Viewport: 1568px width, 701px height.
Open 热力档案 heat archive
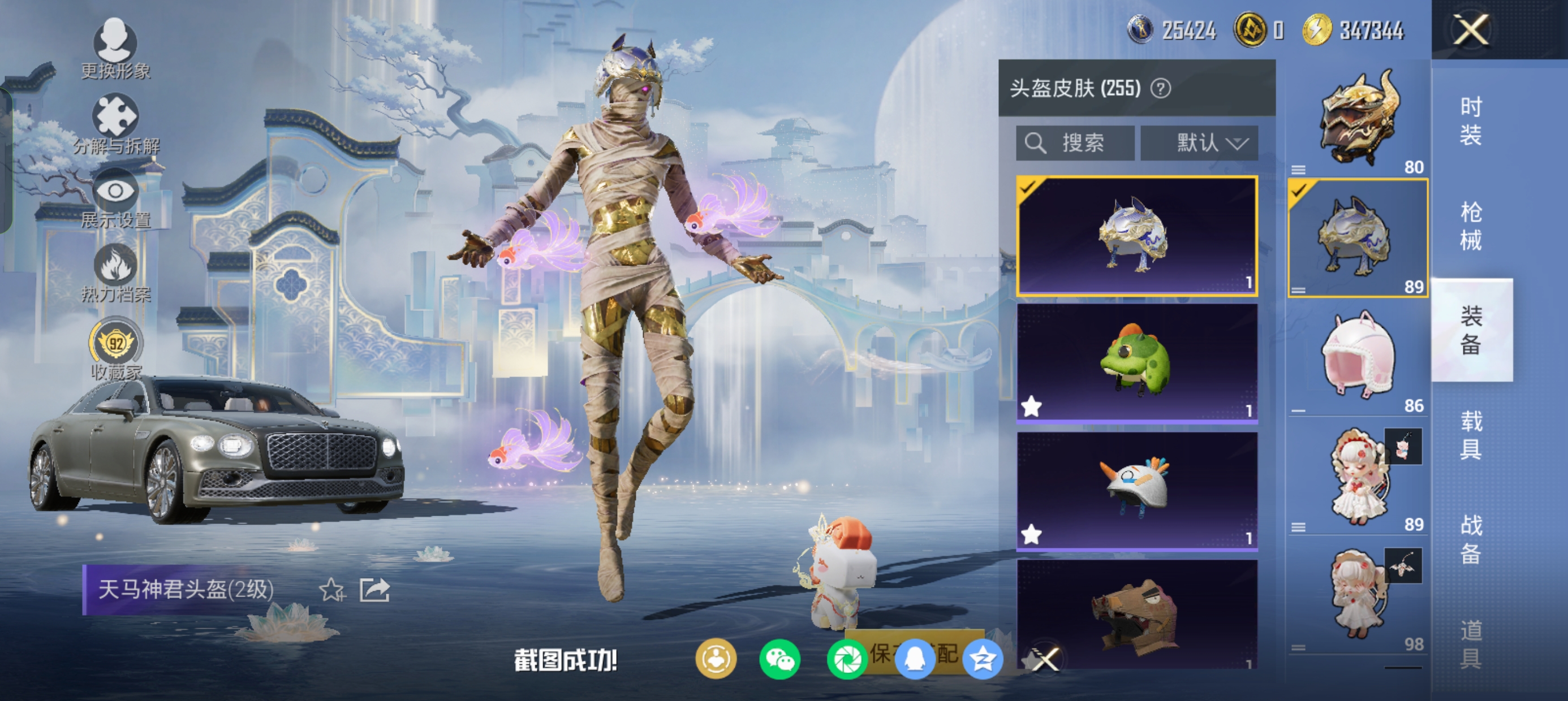(x=115, y=273)
